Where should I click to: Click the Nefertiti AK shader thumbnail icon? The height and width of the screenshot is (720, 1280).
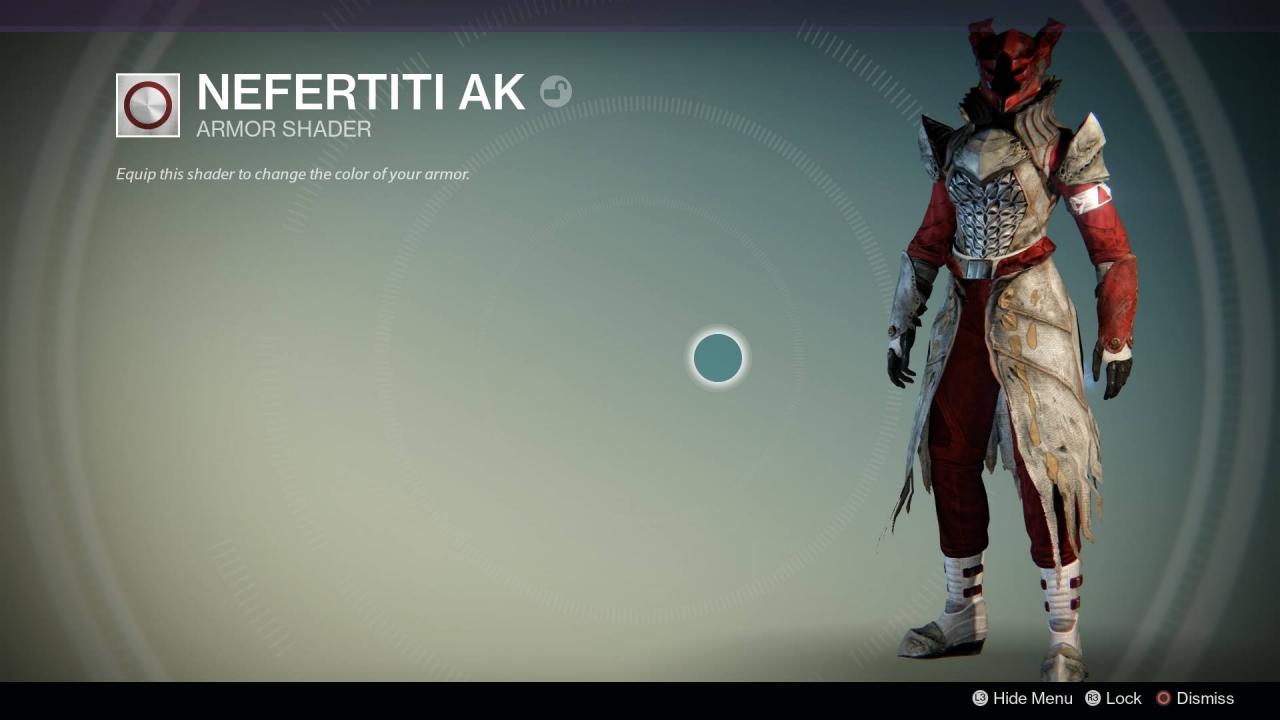coord(147,104)
